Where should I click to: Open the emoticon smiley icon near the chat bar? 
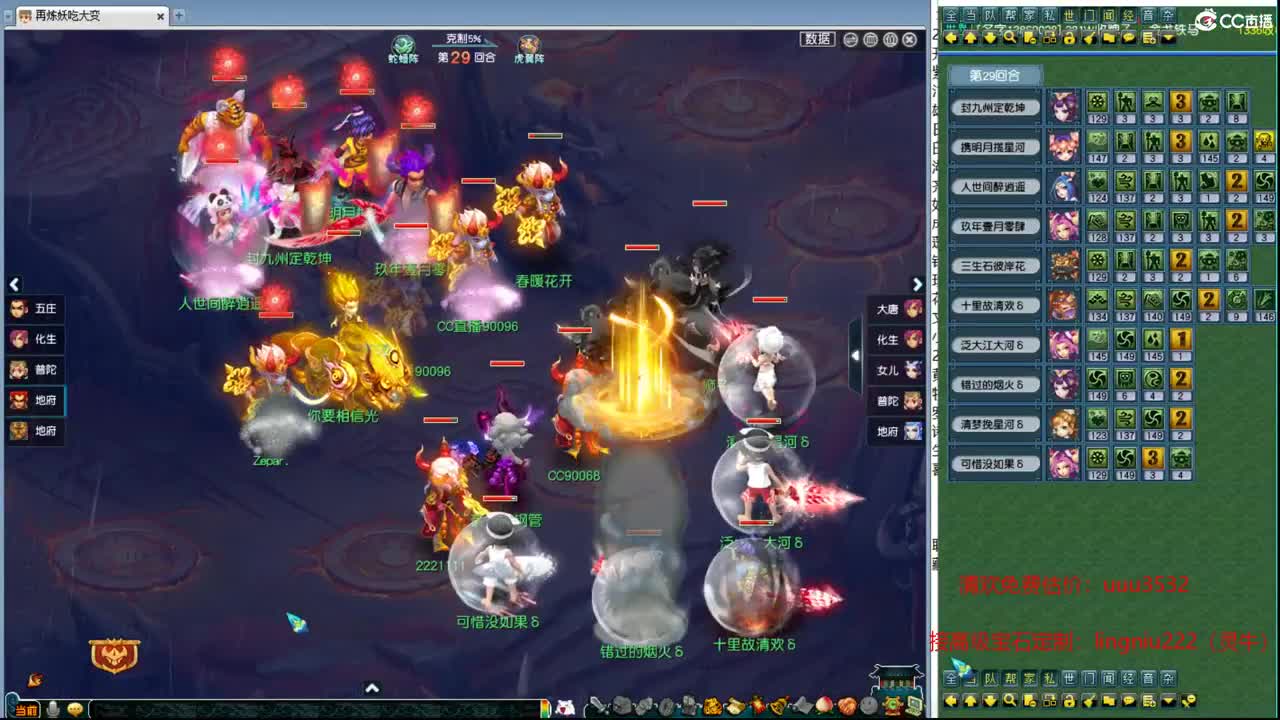(75, 709)
